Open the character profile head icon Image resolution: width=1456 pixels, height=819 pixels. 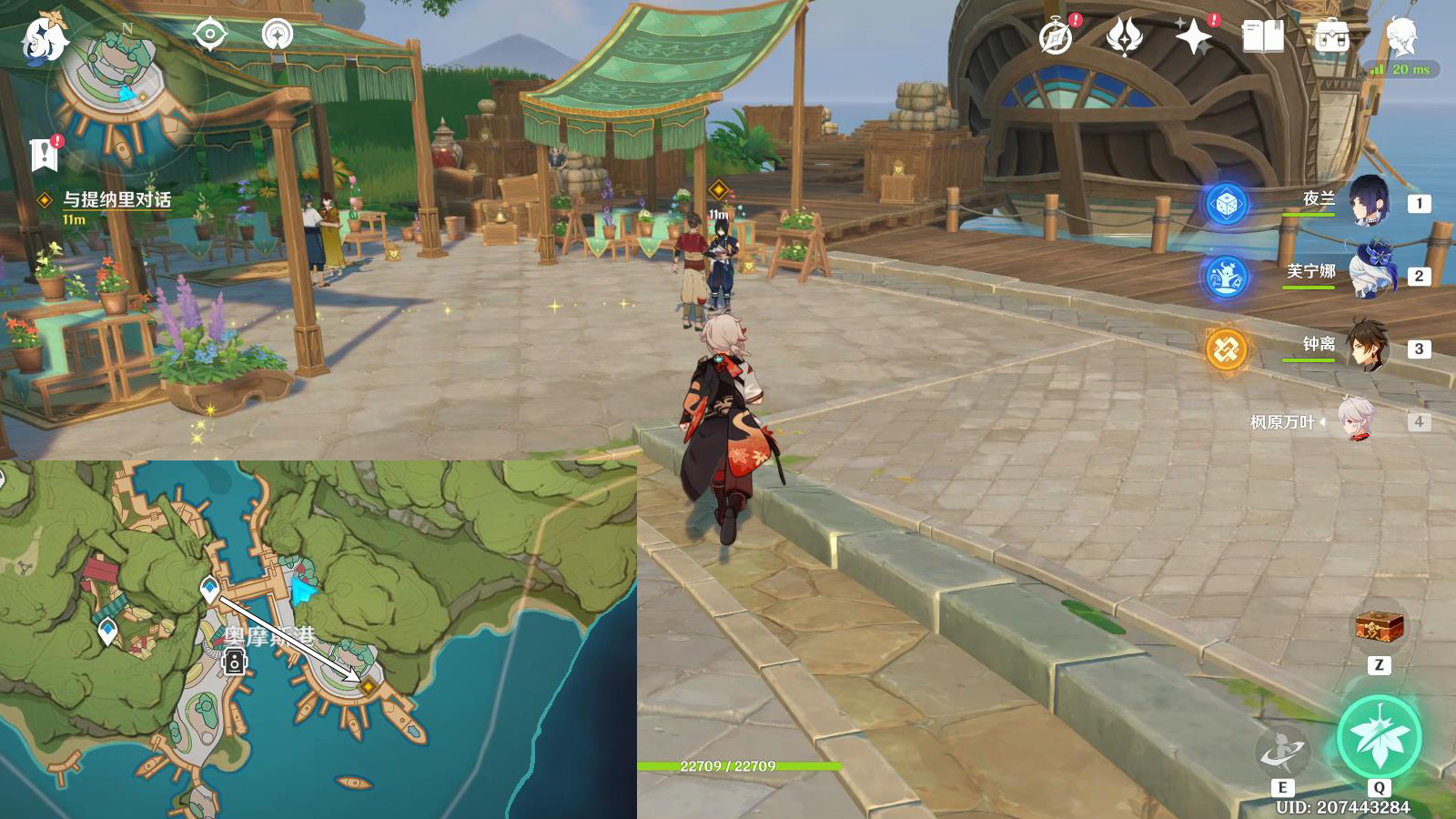click(1401, 36)
